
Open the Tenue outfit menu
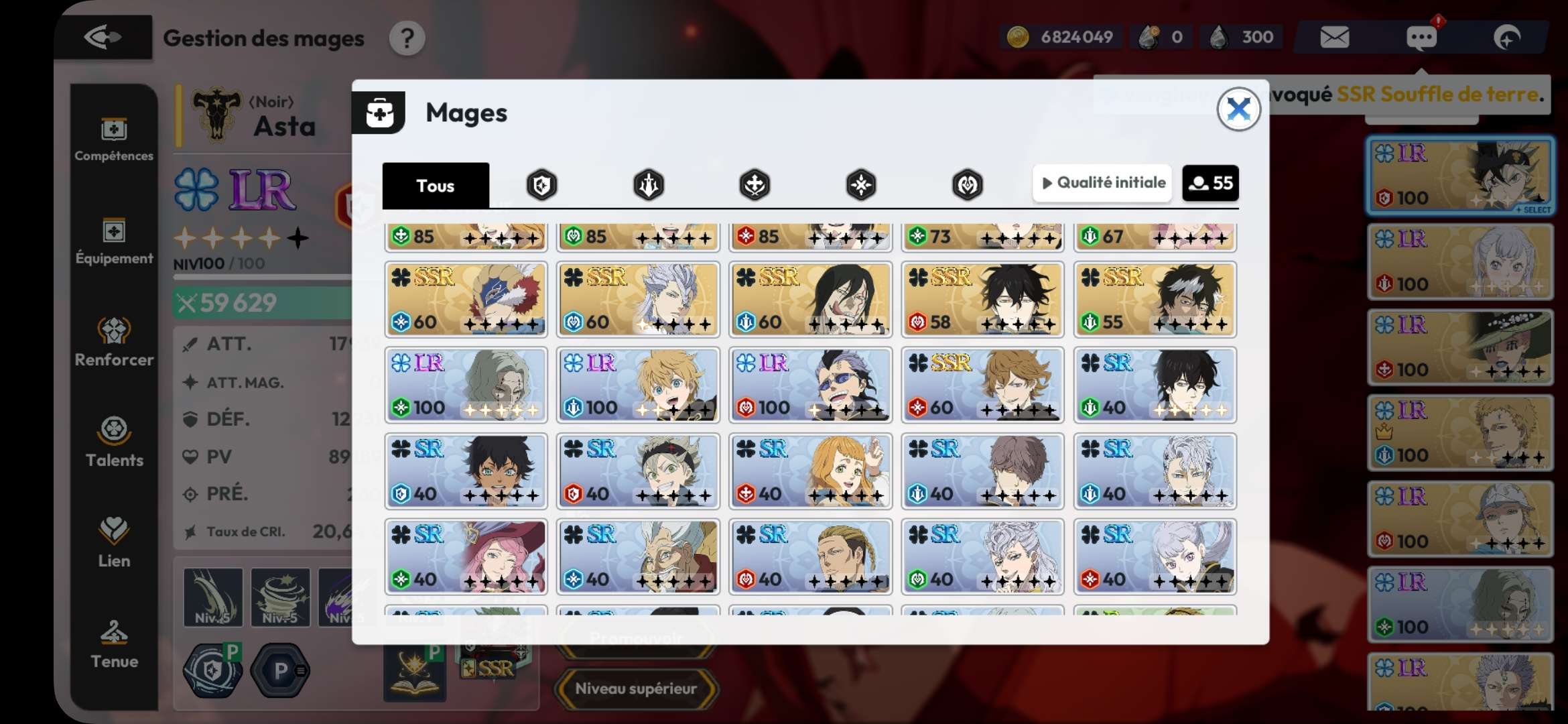click(x=114, y=644)
